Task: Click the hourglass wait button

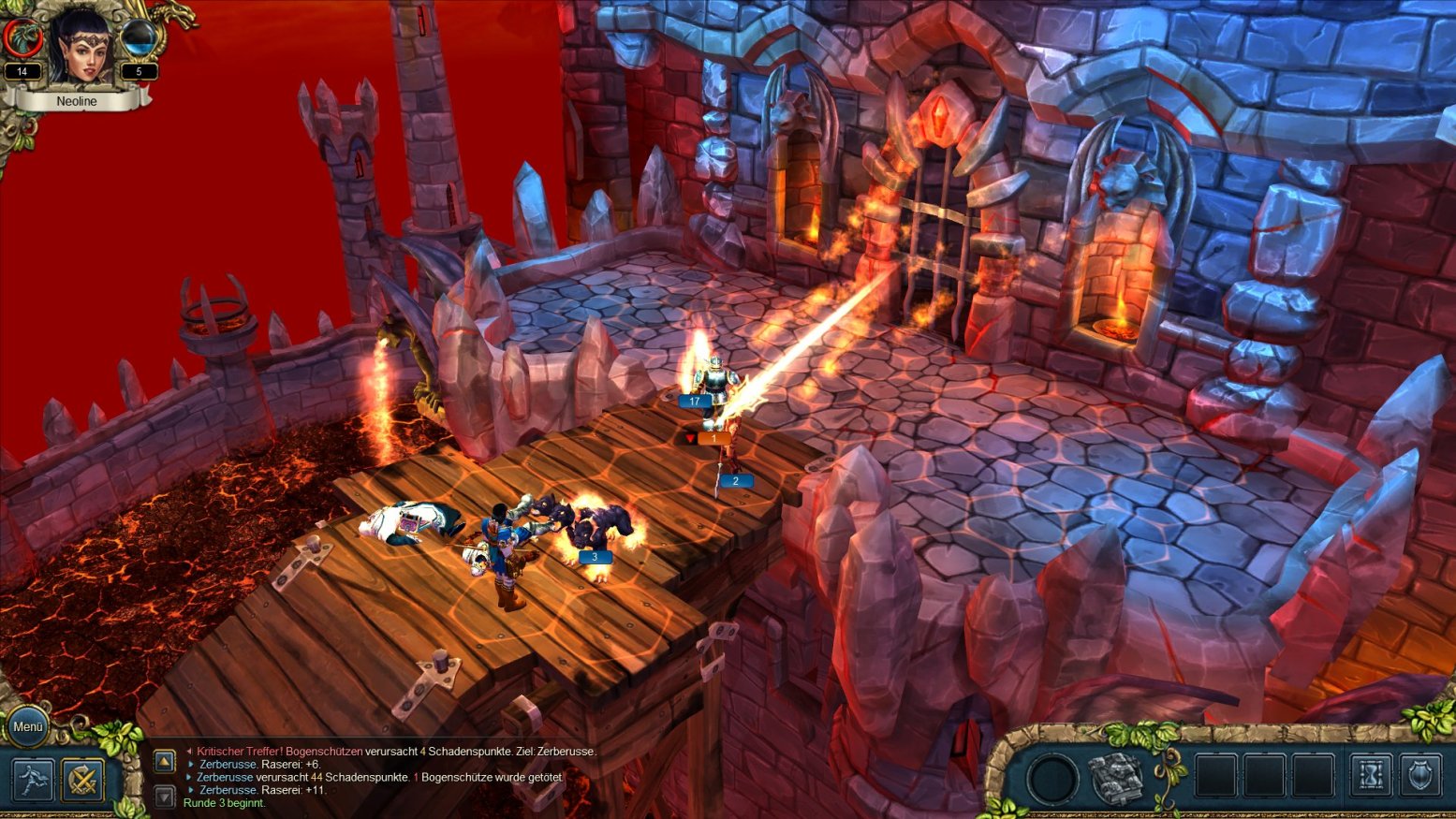Action: 1372,776
